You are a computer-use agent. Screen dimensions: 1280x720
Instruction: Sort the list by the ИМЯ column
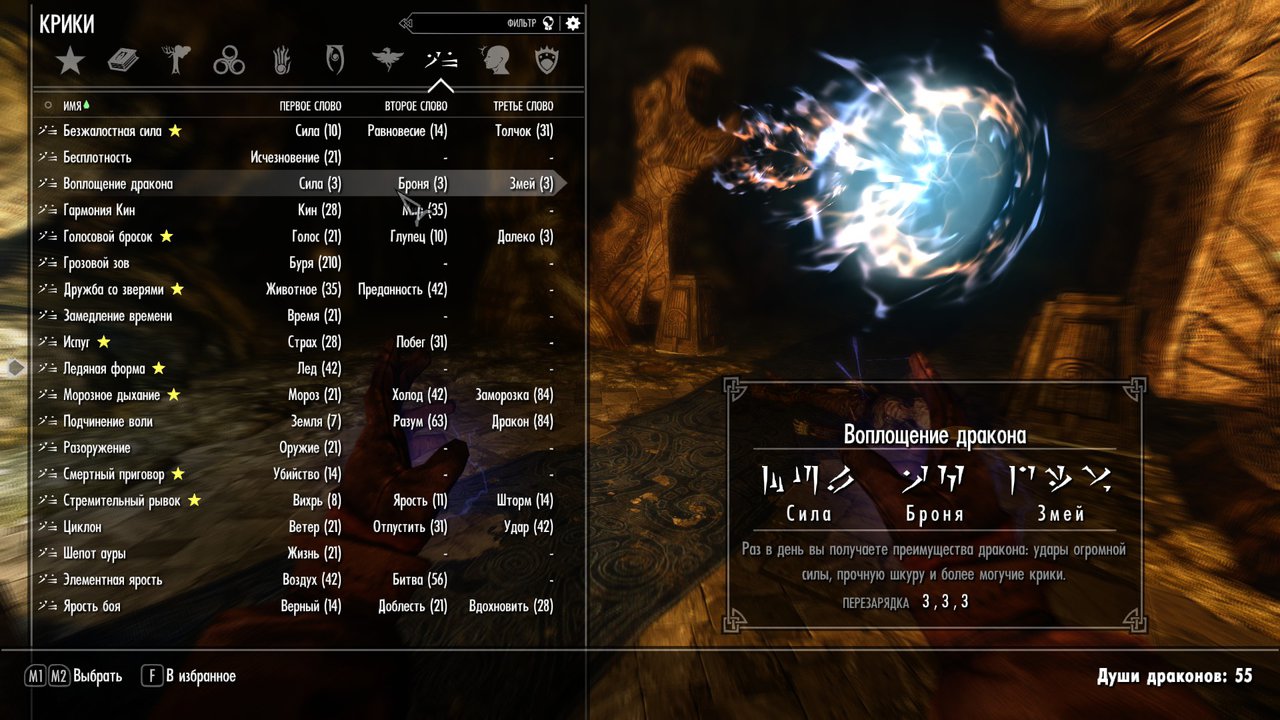72,105
